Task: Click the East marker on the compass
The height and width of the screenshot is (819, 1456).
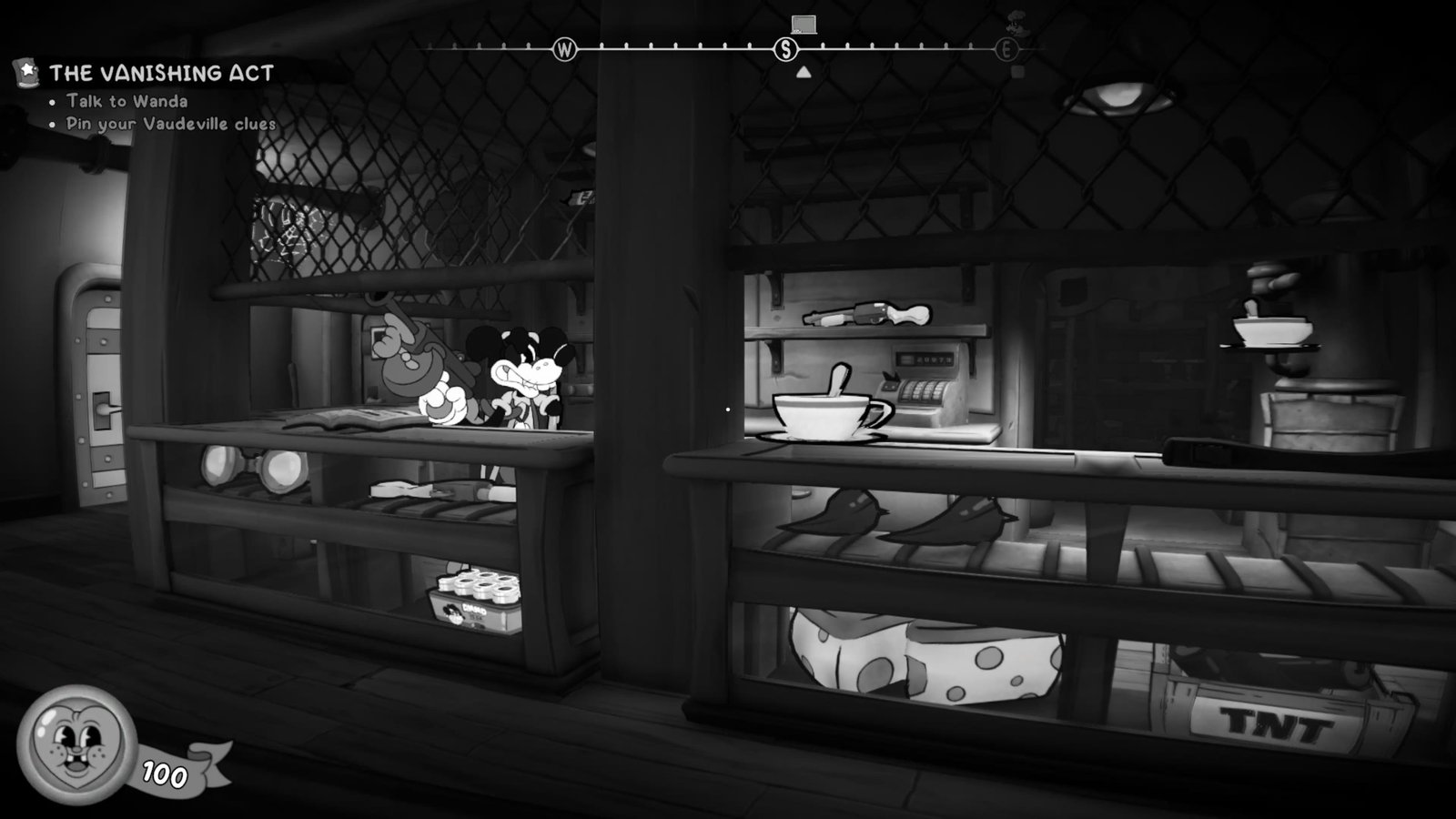Action: [x=1006, y=50]
